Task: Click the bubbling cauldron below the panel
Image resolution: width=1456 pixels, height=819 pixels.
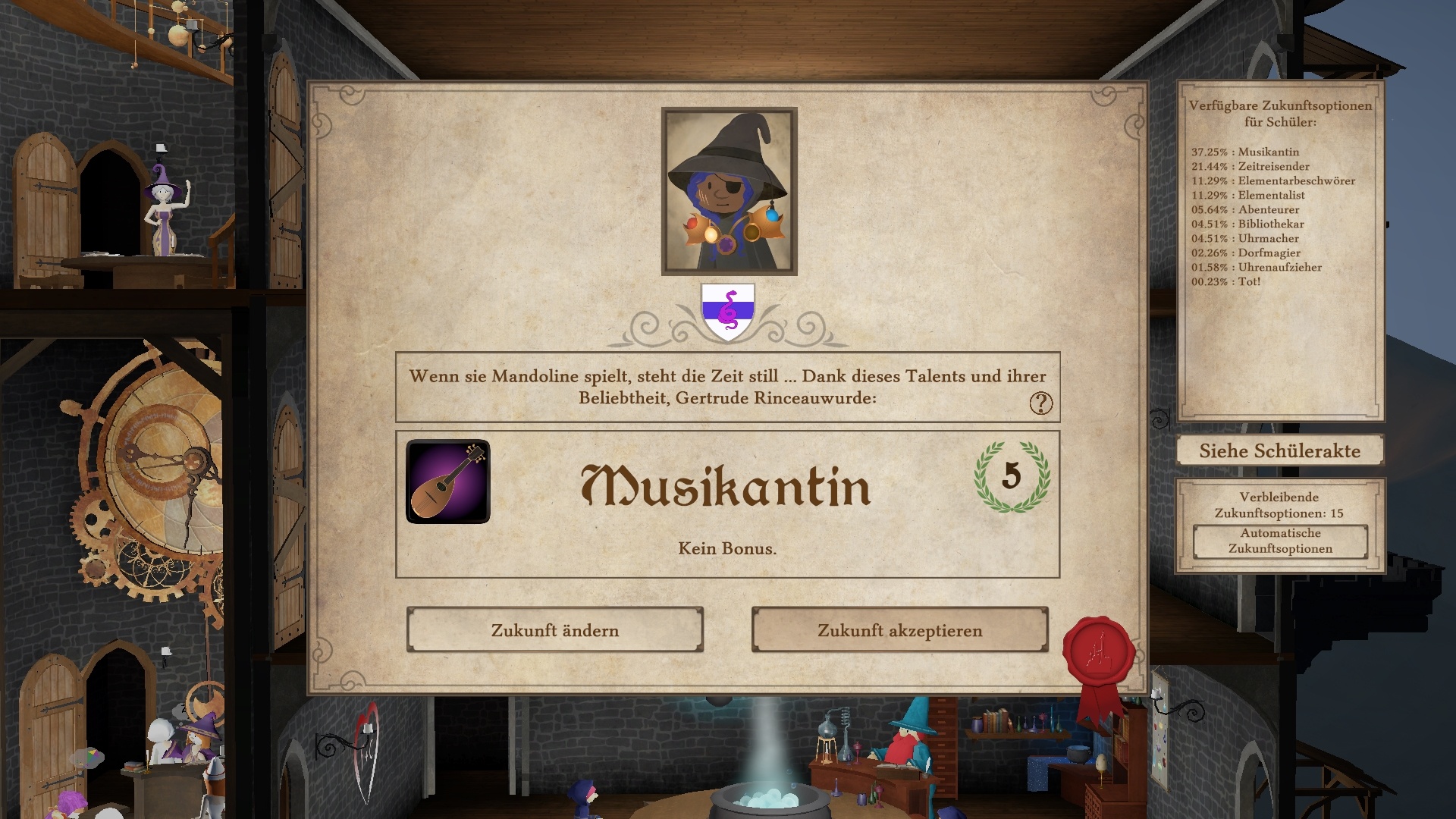Action: point(769,801)
